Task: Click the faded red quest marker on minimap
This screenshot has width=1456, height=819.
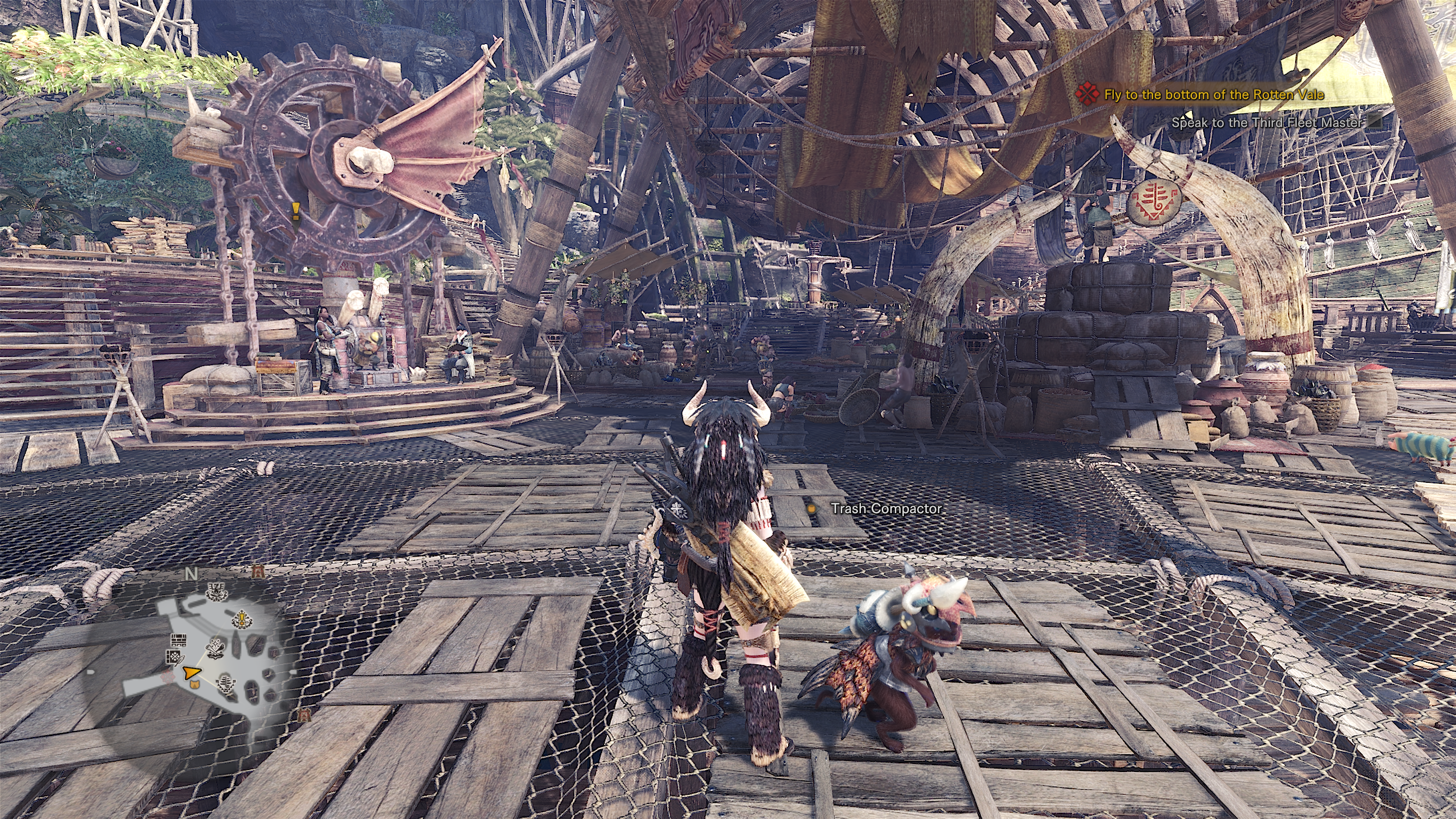Action: tap(167, 676)
